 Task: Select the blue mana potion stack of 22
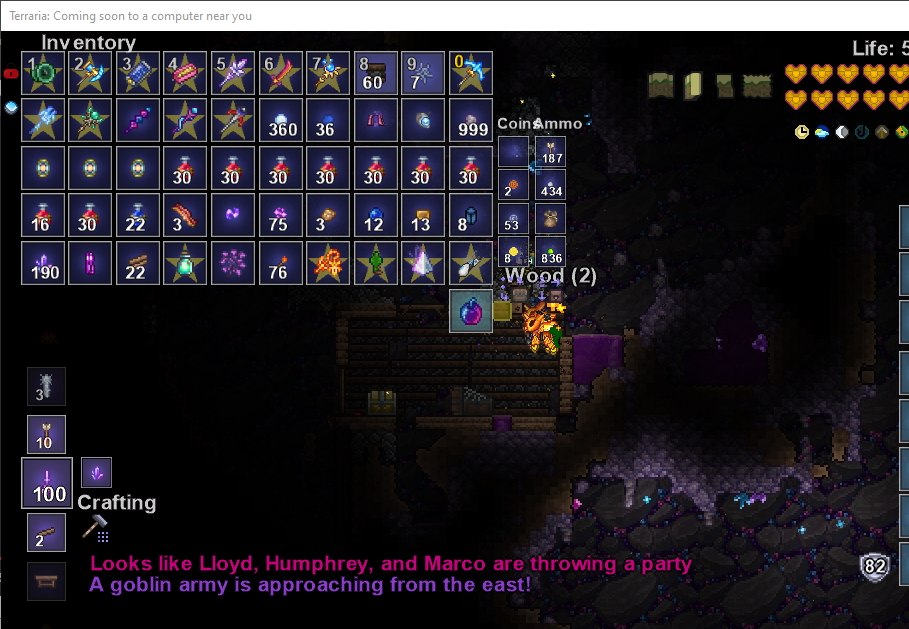tap(138, 215)
